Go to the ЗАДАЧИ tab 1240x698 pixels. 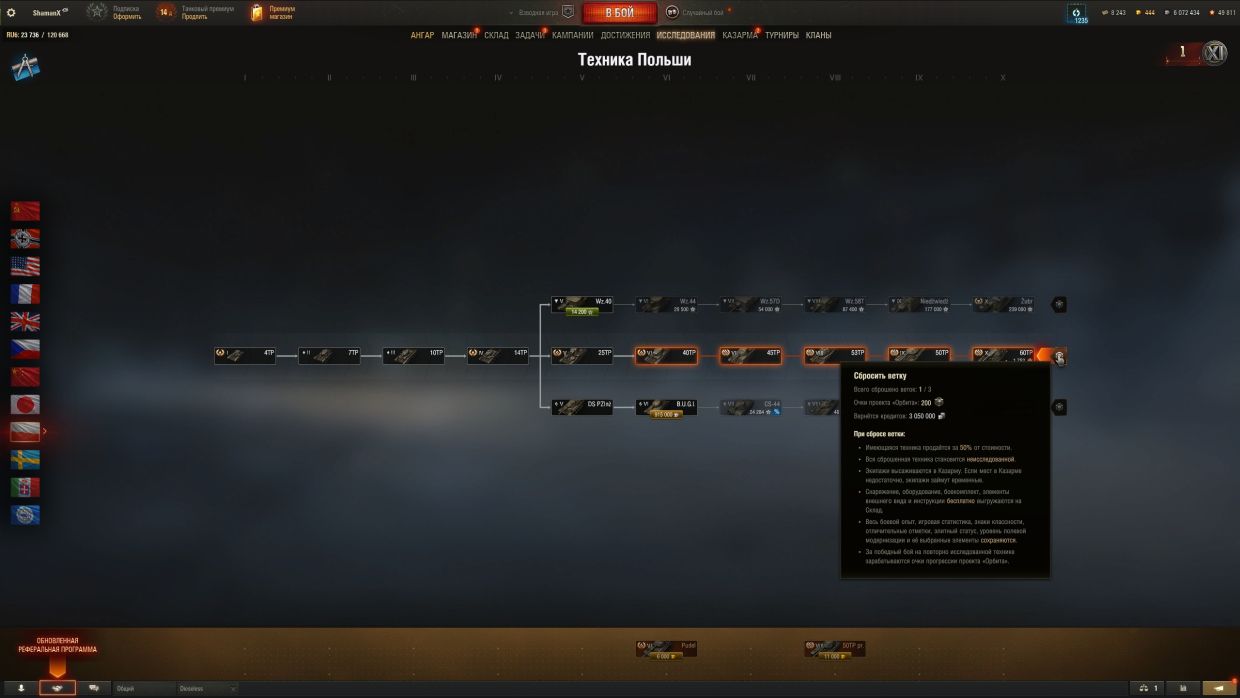click(530, 35)
